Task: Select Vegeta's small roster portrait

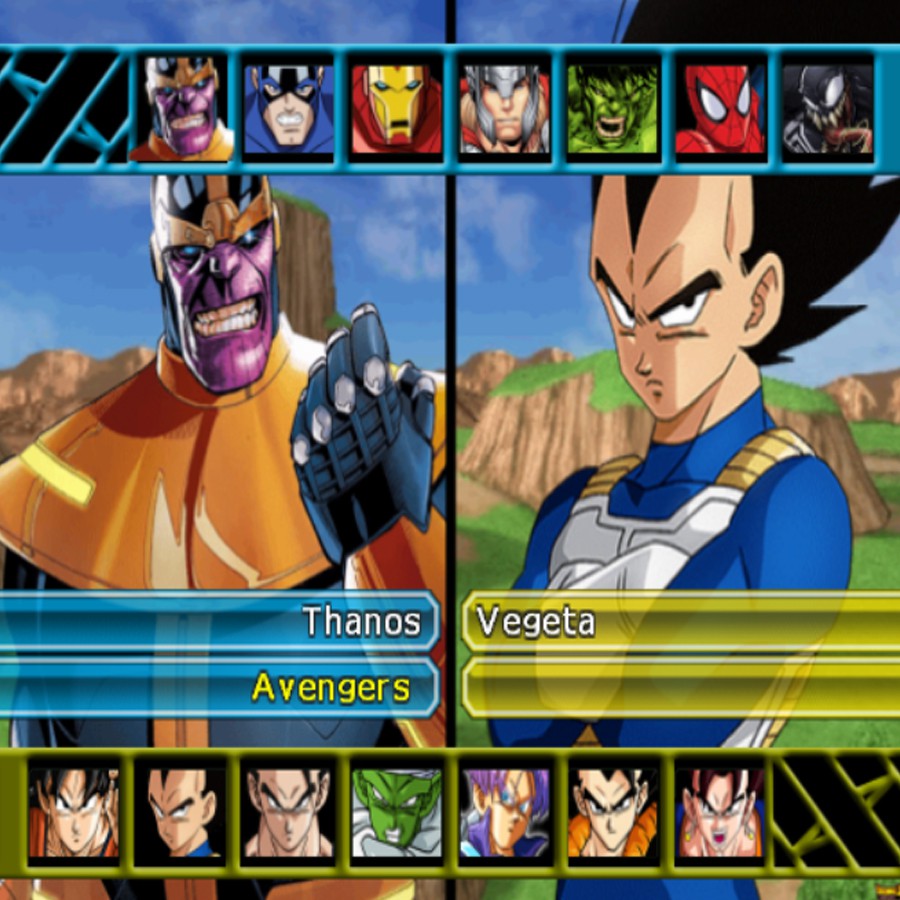Action: click(x=181, y=812)
